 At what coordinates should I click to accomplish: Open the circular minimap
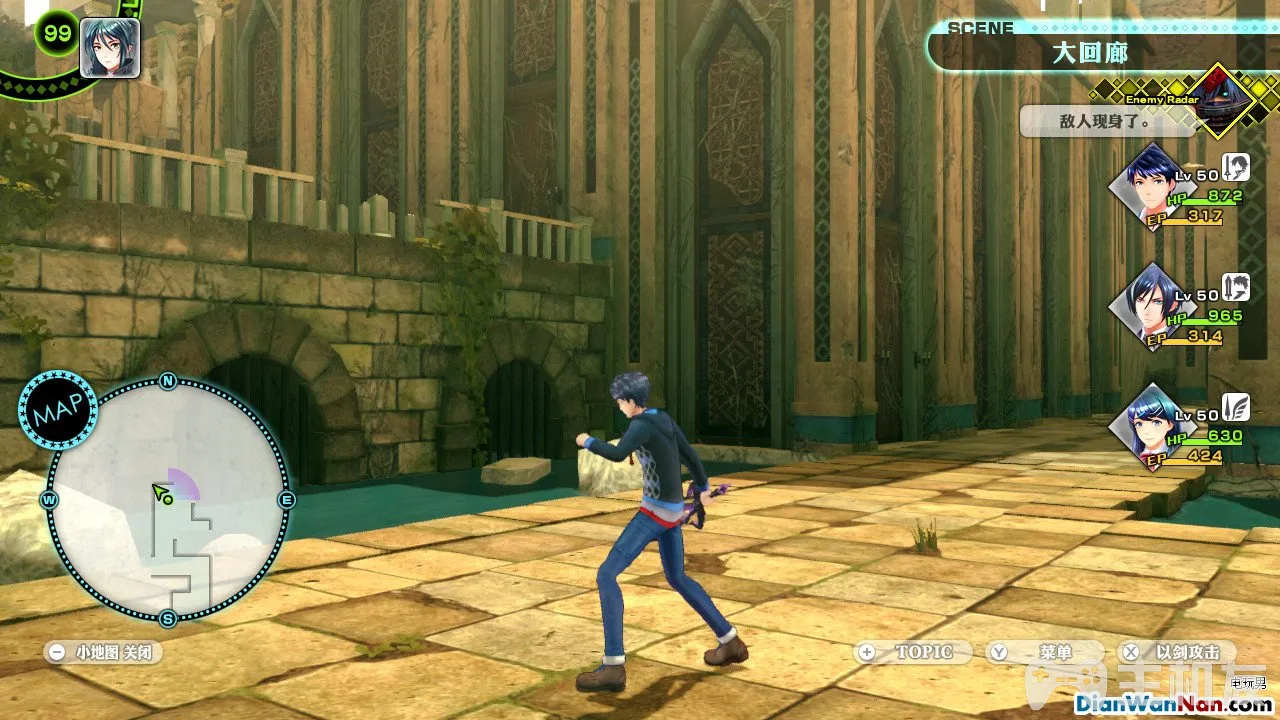[168, 499]
